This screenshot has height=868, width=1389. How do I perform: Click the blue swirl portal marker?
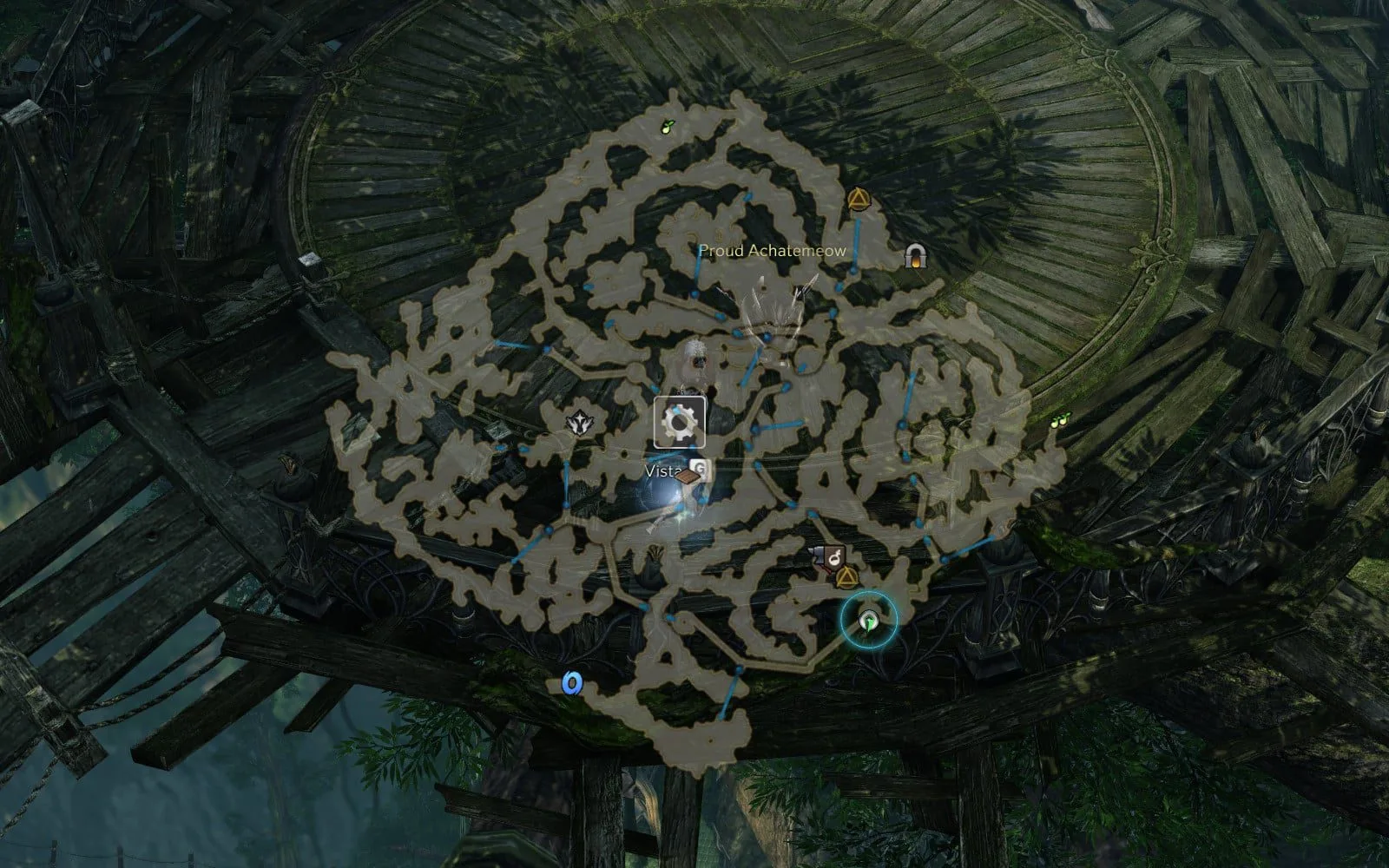570,684
